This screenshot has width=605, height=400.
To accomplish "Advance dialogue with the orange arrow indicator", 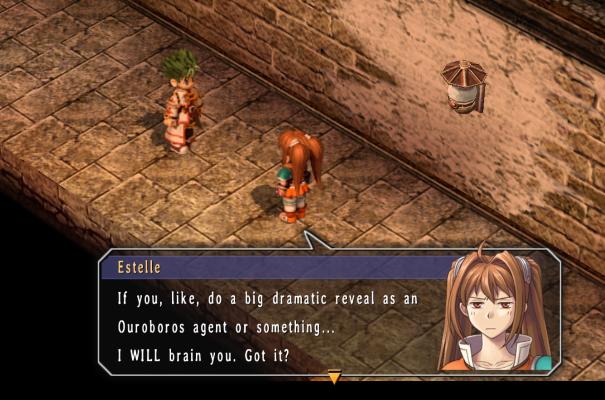I will tap(334, 377).
